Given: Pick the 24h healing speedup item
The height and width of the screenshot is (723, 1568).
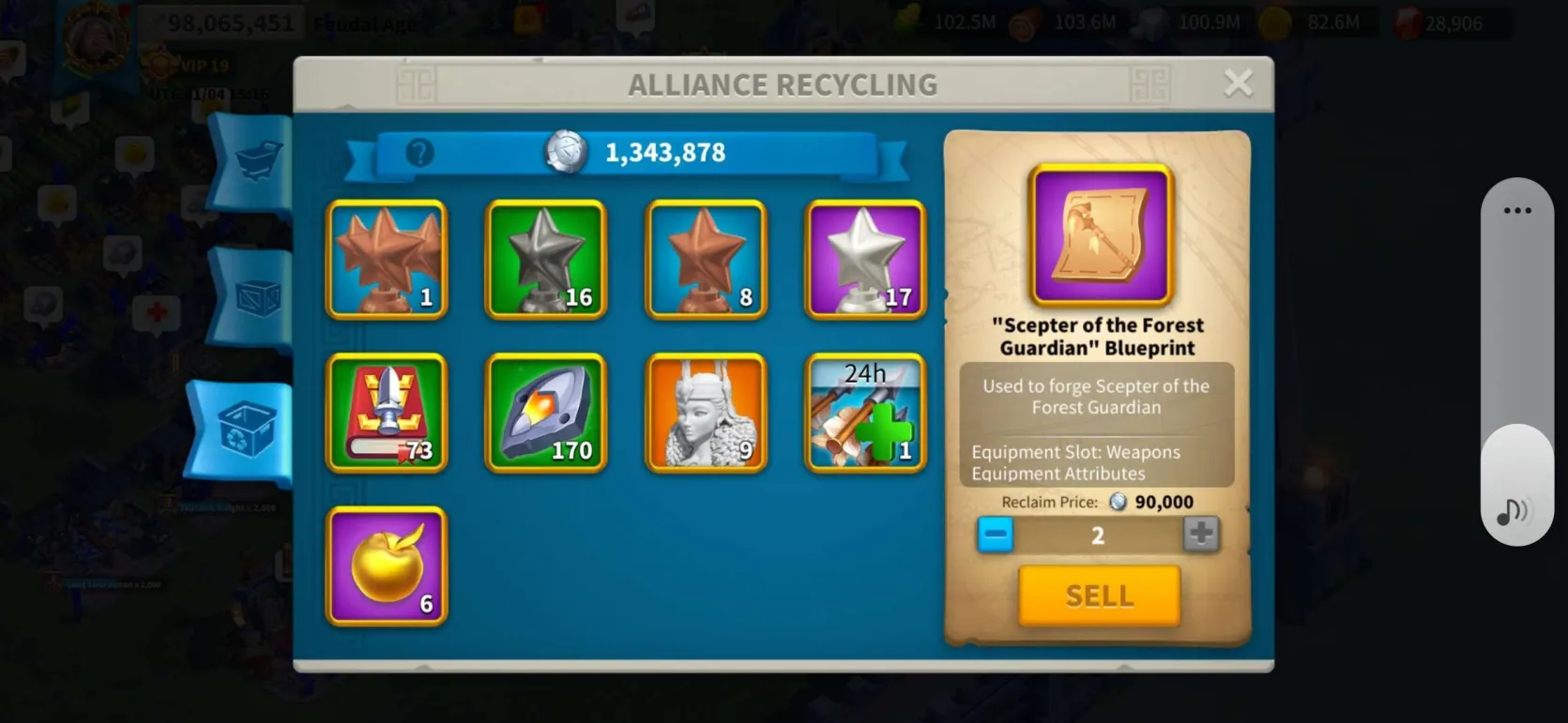Looking at the screenshot, I should point(865,413).
